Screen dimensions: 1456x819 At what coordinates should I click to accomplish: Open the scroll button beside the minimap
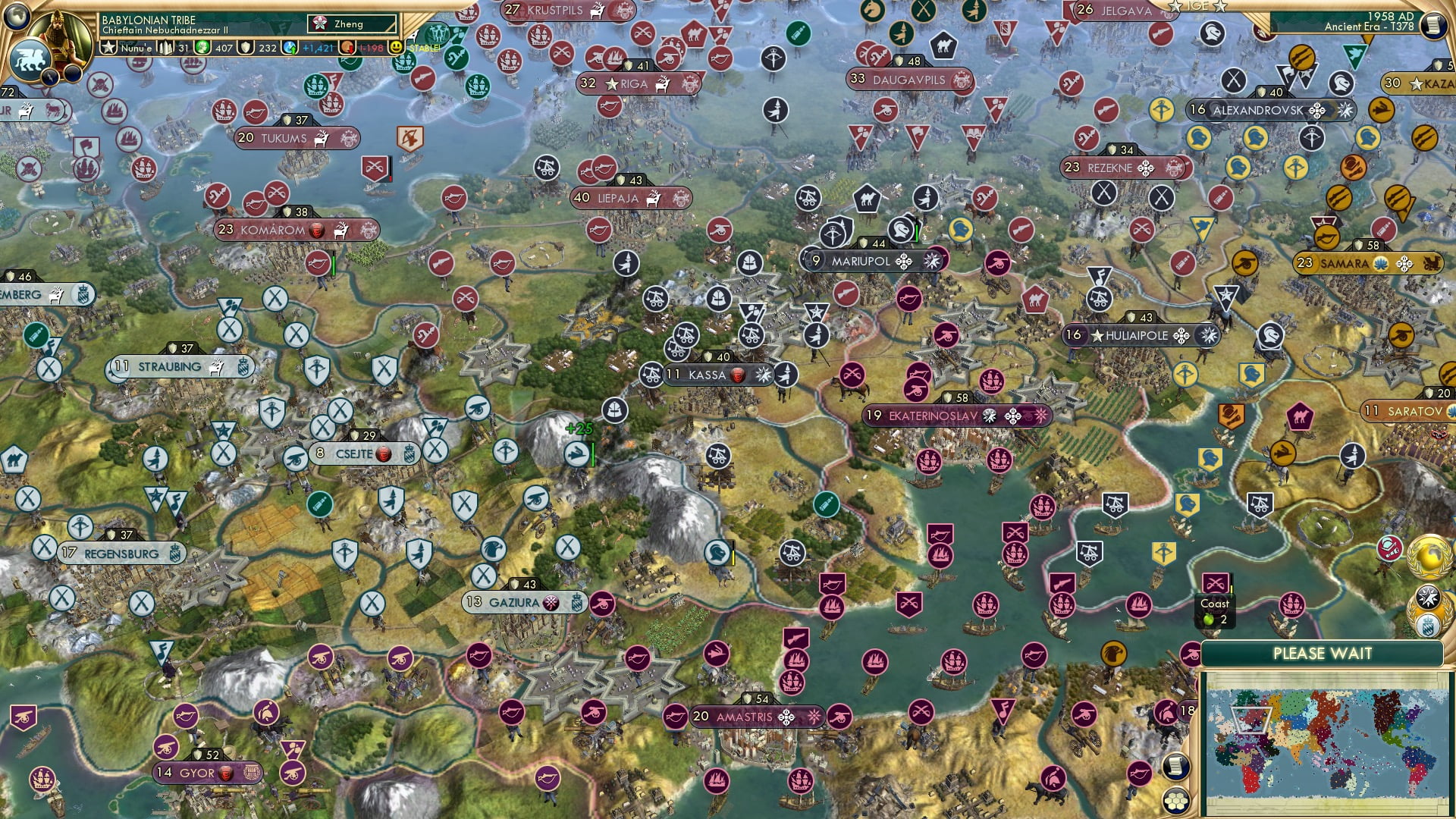point(1175,767)
